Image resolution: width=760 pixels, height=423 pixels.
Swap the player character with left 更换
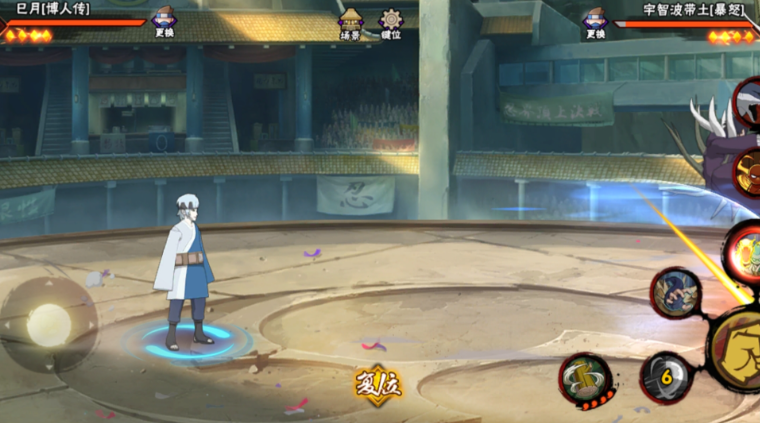tap(163, 21)
